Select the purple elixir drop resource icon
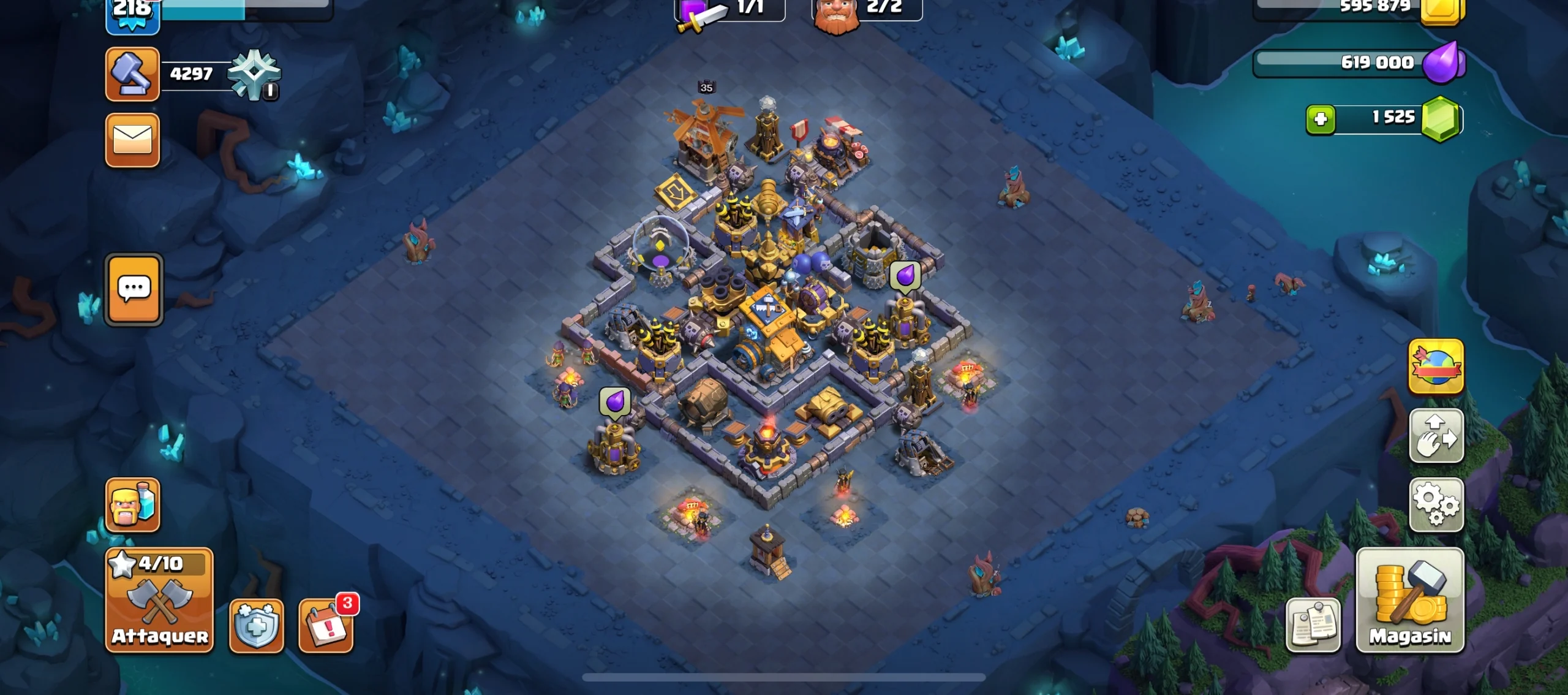Viewport: 1568px width, 695px height. point(1442,63)
